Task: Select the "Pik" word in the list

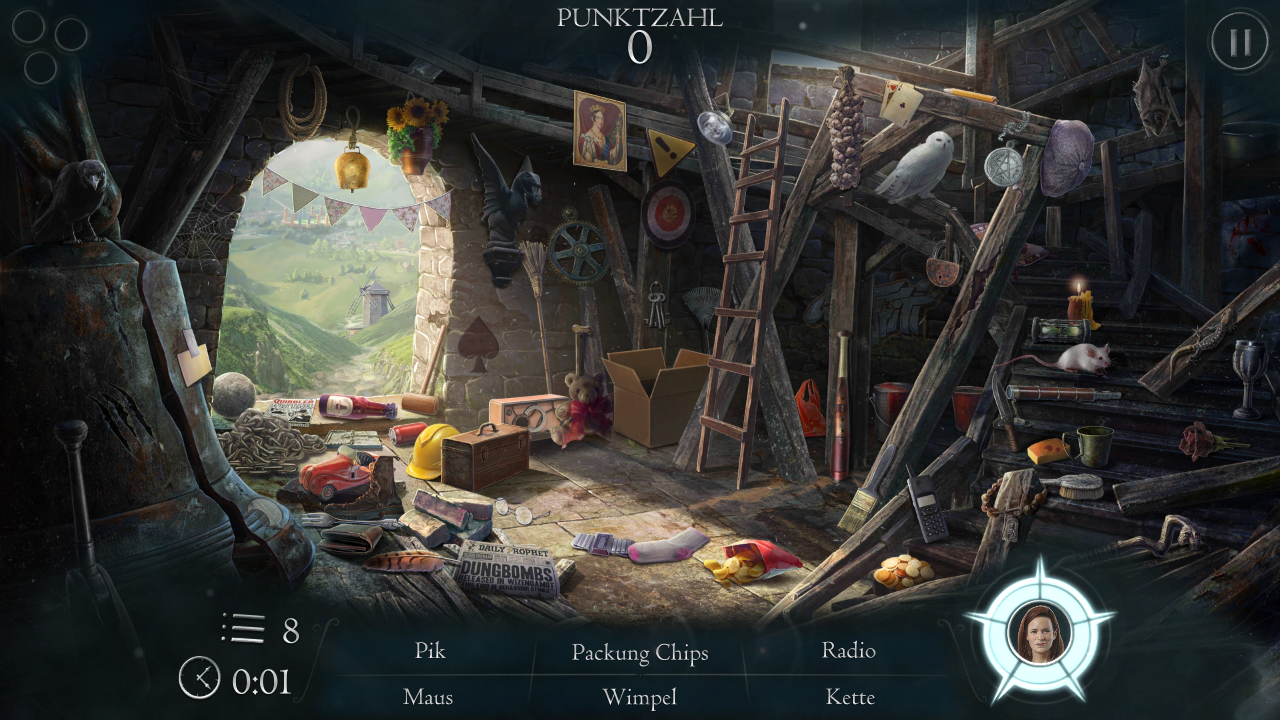Action: (x=430, y=651)
